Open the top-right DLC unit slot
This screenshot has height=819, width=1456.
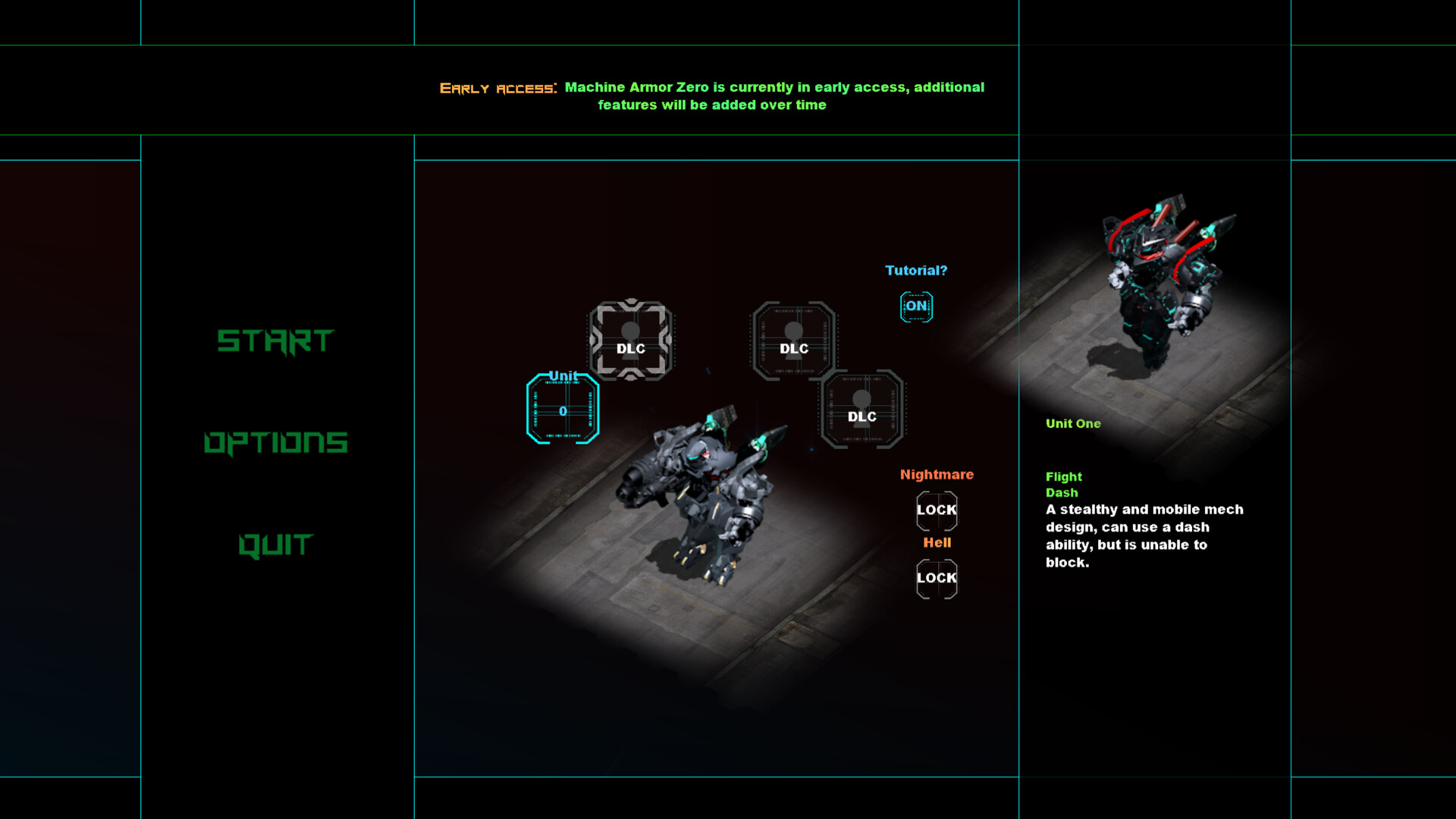coord(794,343)
